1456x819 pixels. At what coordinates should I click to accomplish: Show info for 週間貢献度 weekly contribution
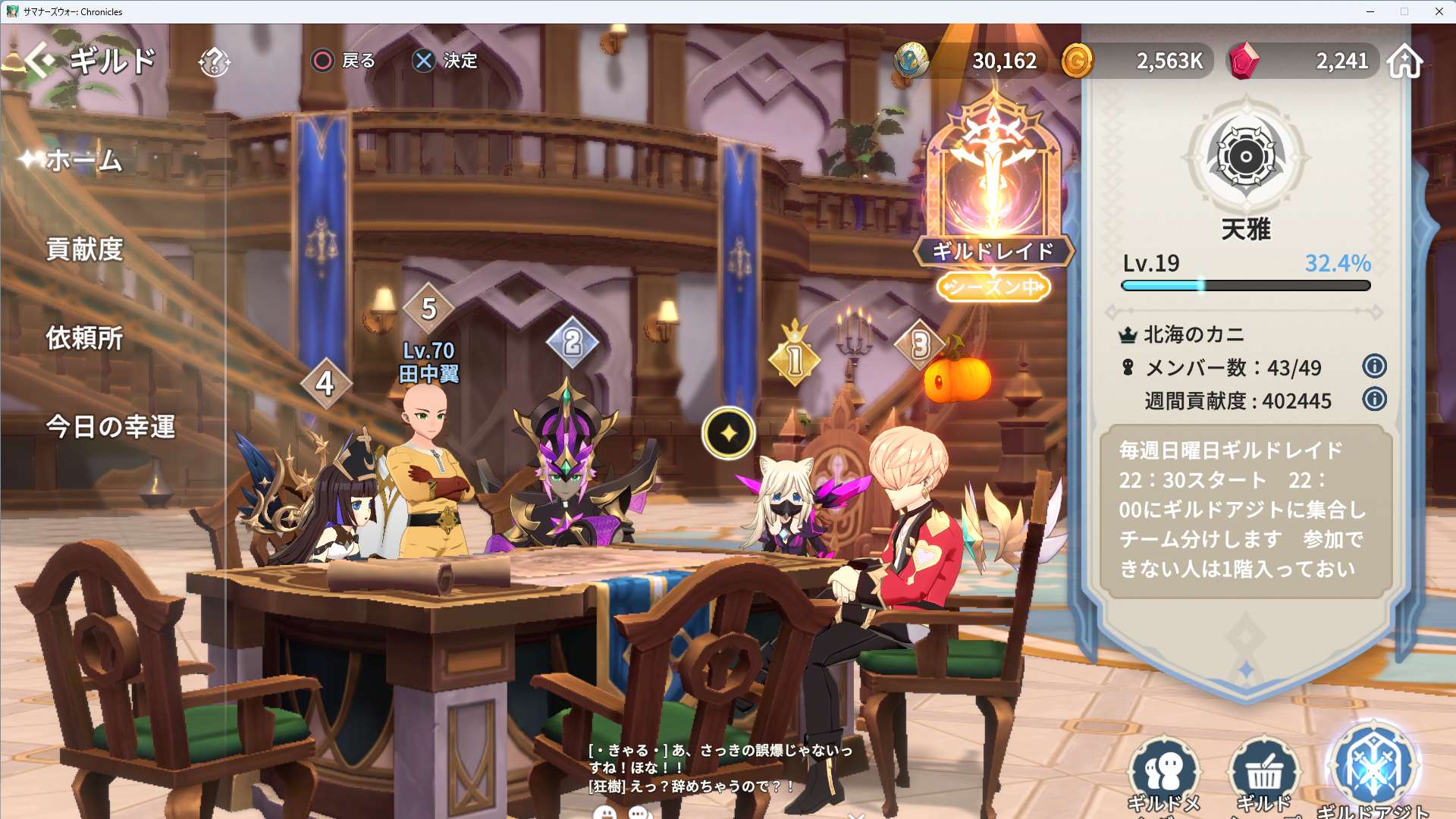(x=1374, y=400)
